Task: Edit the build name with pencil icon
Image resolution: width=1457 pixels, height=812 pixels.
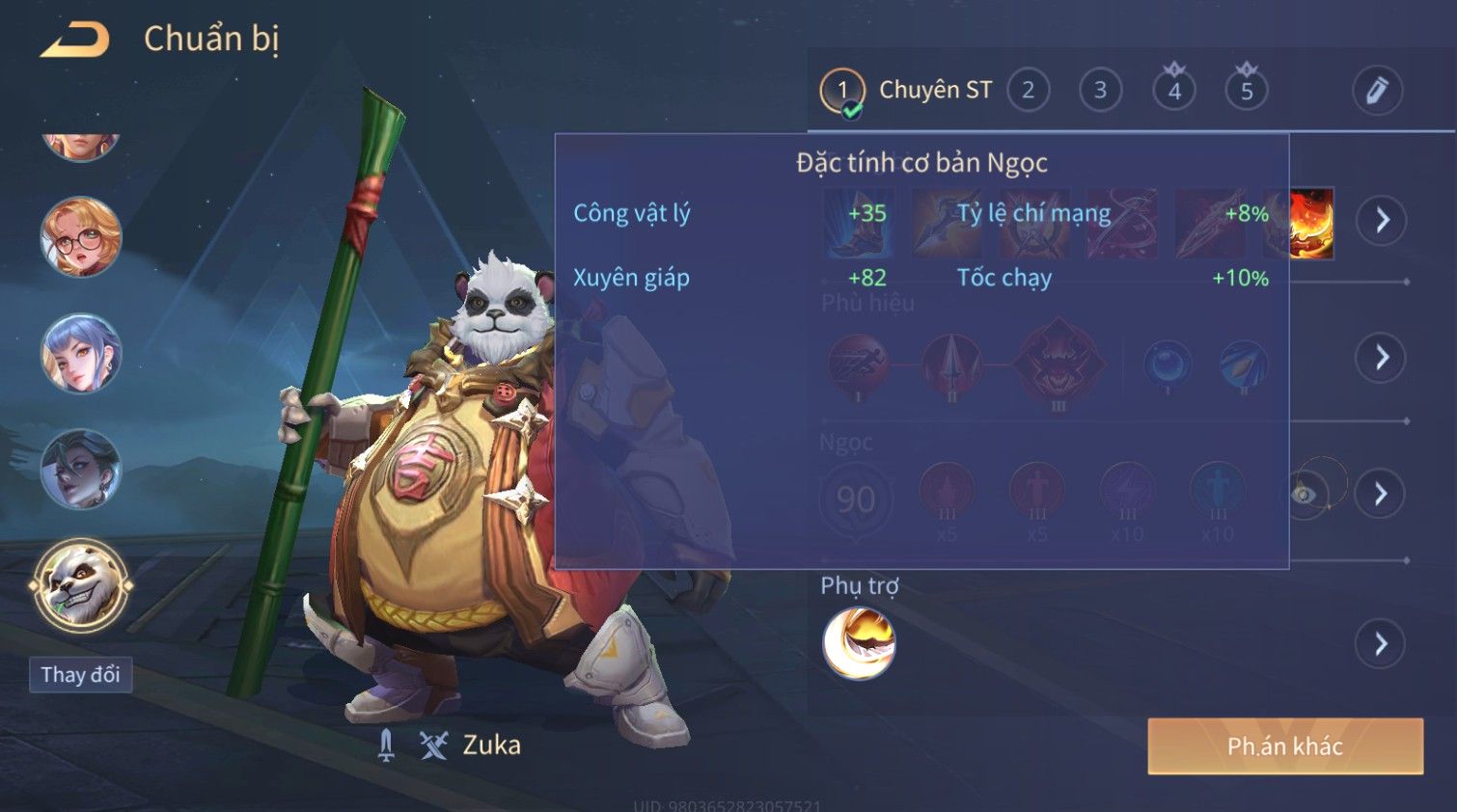Action: coord(1377,91)
